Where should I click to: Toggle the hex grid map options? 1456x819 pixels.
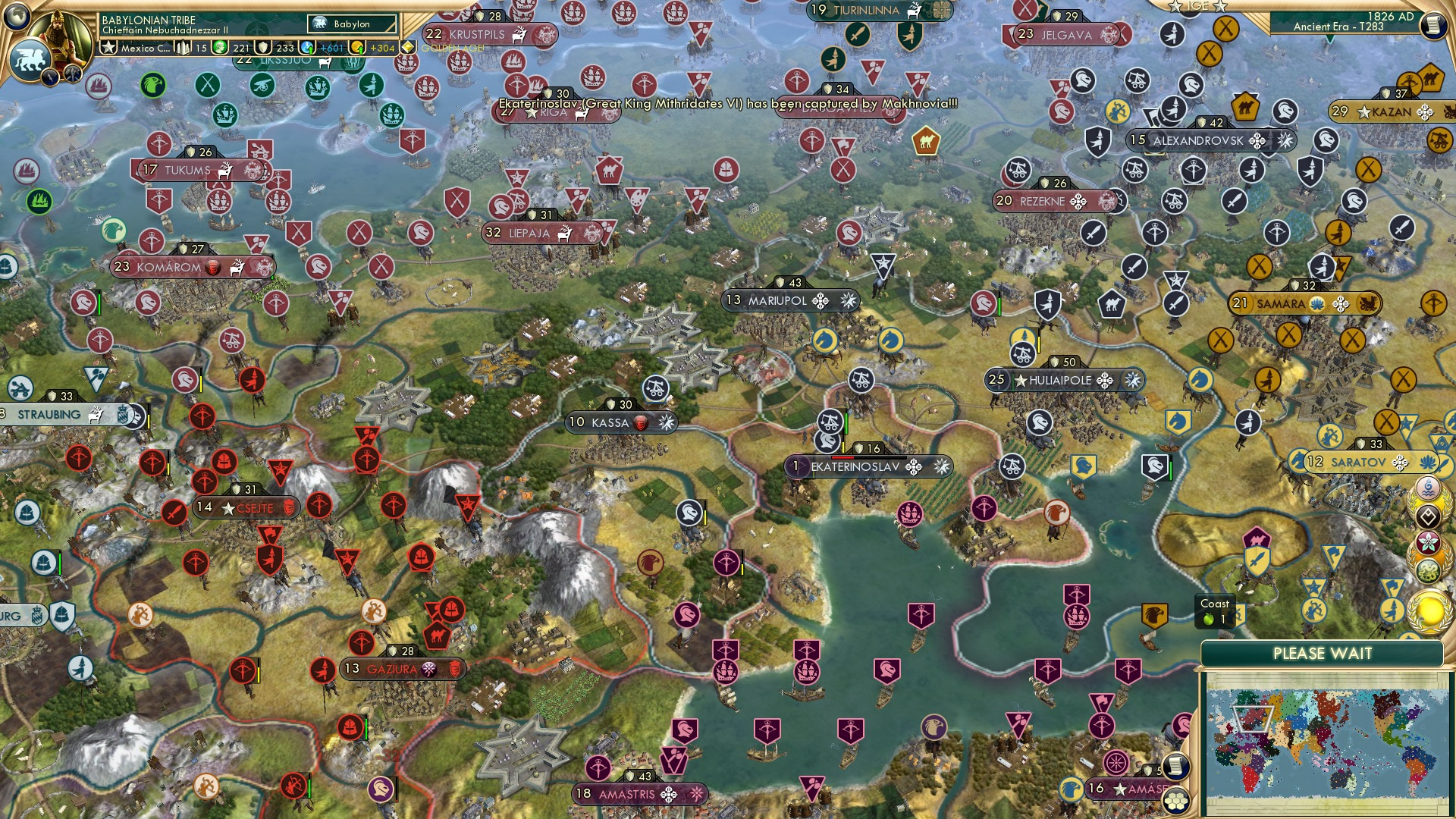click(1176, 801)
